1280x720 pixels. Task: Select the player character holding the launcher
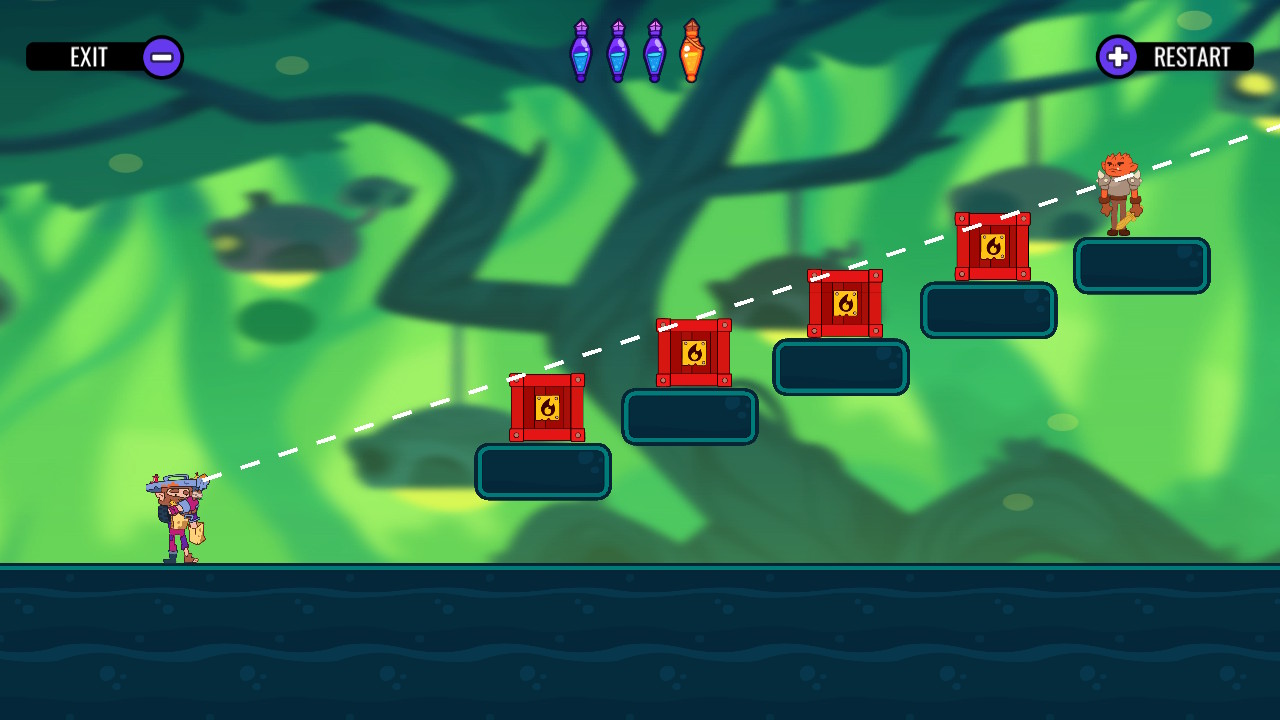(180, 515)
